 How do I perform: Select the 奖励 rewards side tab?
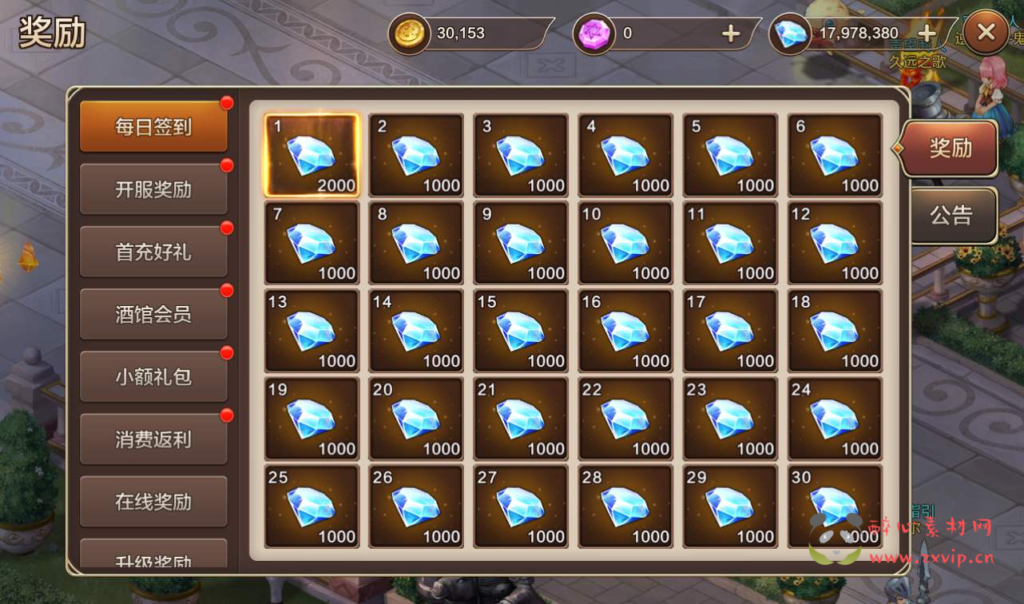[950, 148]
